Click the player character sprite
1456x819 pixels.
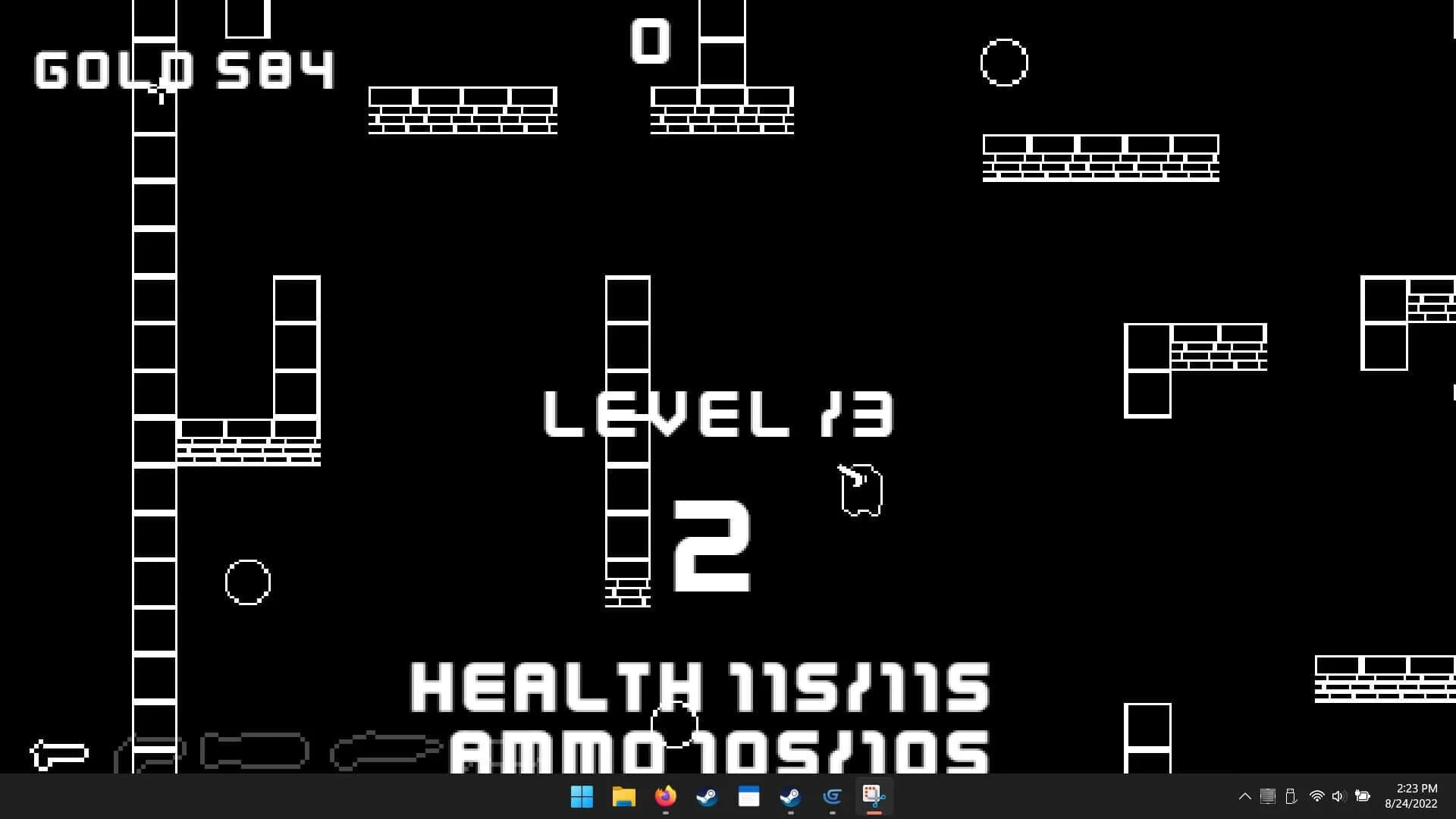[862, 491]
